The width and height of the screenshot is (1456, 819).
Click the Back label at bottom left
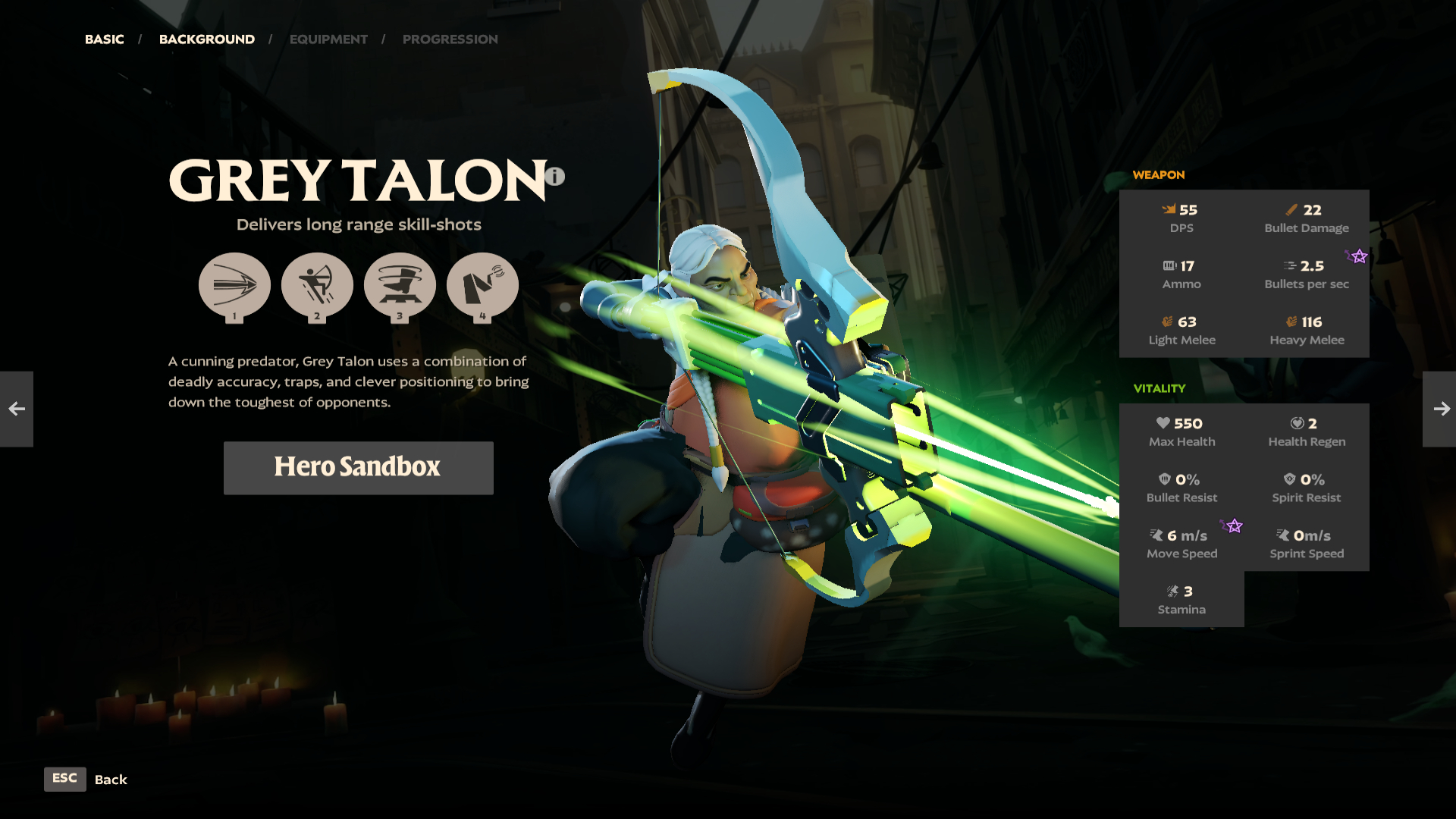tap(111, 780)
